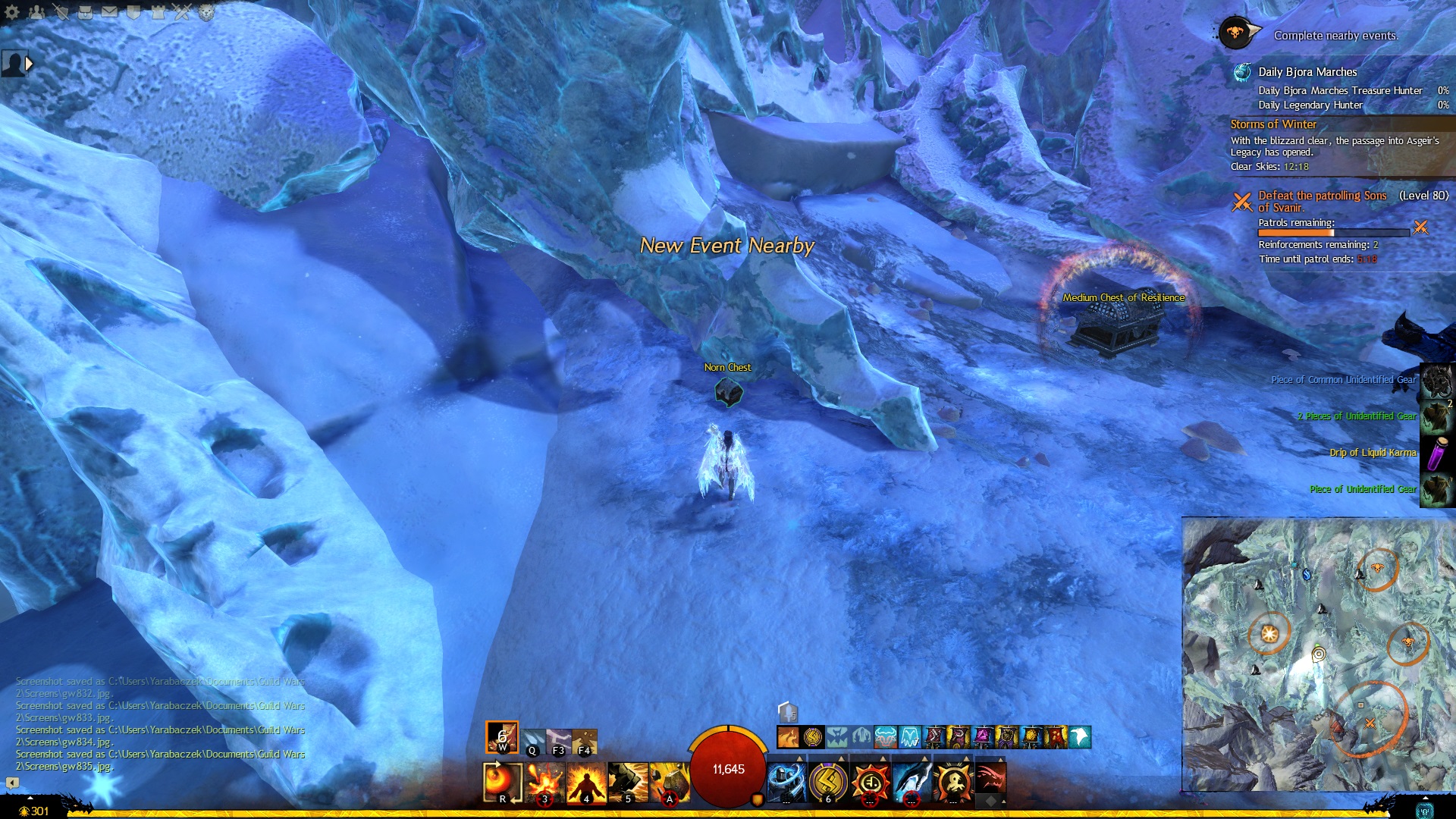
Task: Open the Hero panel sword-and-shield icon
Action: [61, 12]
